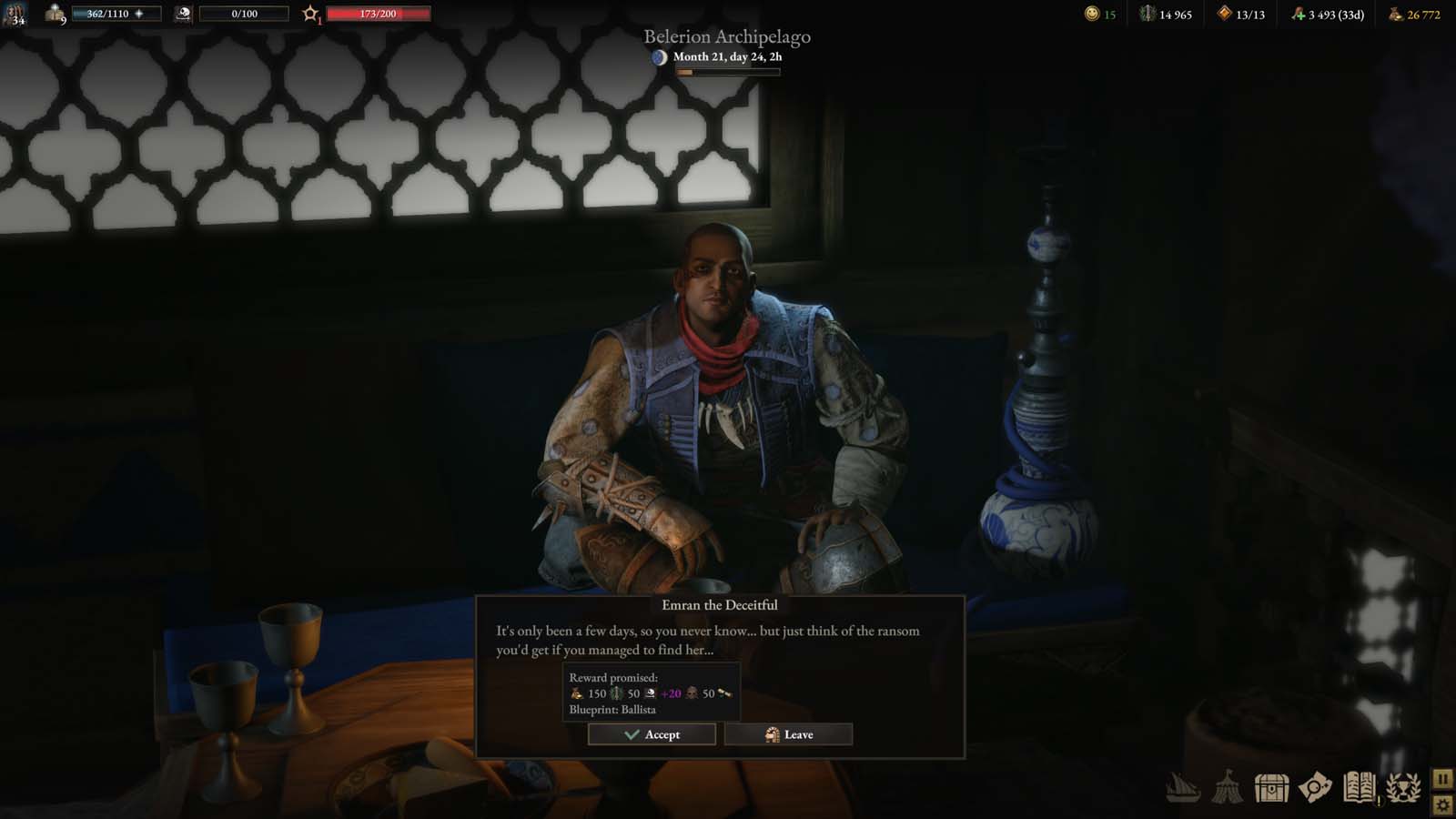Click the crew strength icon showing 9
The height and width of the screenshot is (819, 1456).
point(55,12)
